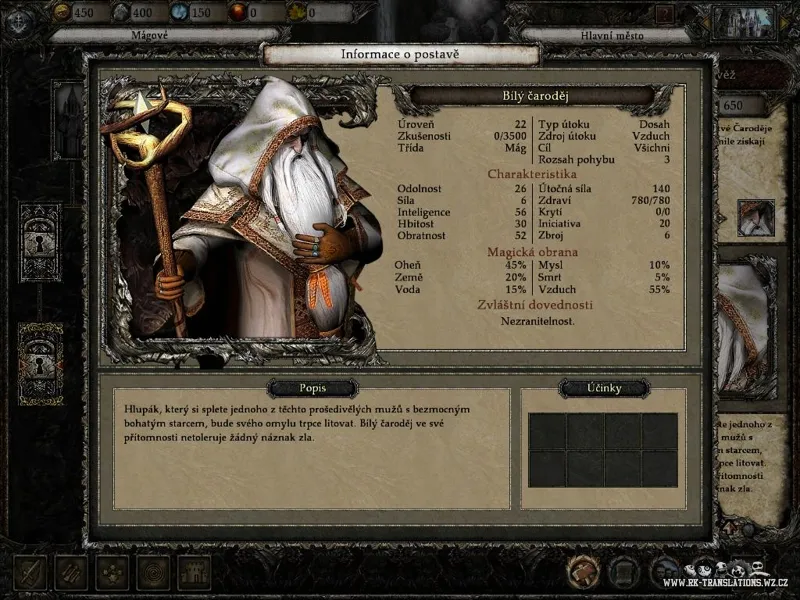
Task: Click the white wizard portrait thumbnail on the right
Action: (756, 218)
